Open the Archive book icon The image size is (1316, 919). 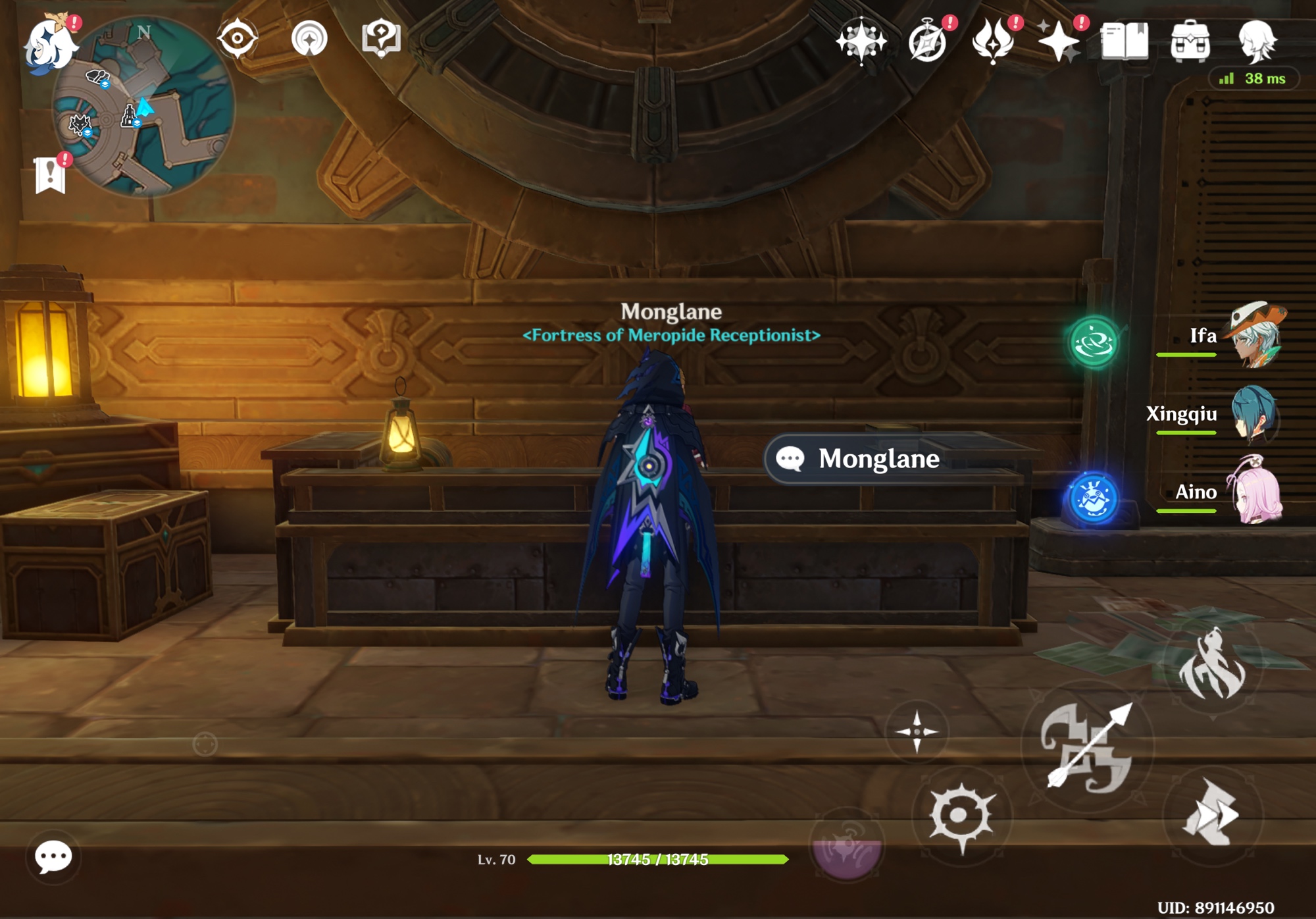(x=1125, y=41)
